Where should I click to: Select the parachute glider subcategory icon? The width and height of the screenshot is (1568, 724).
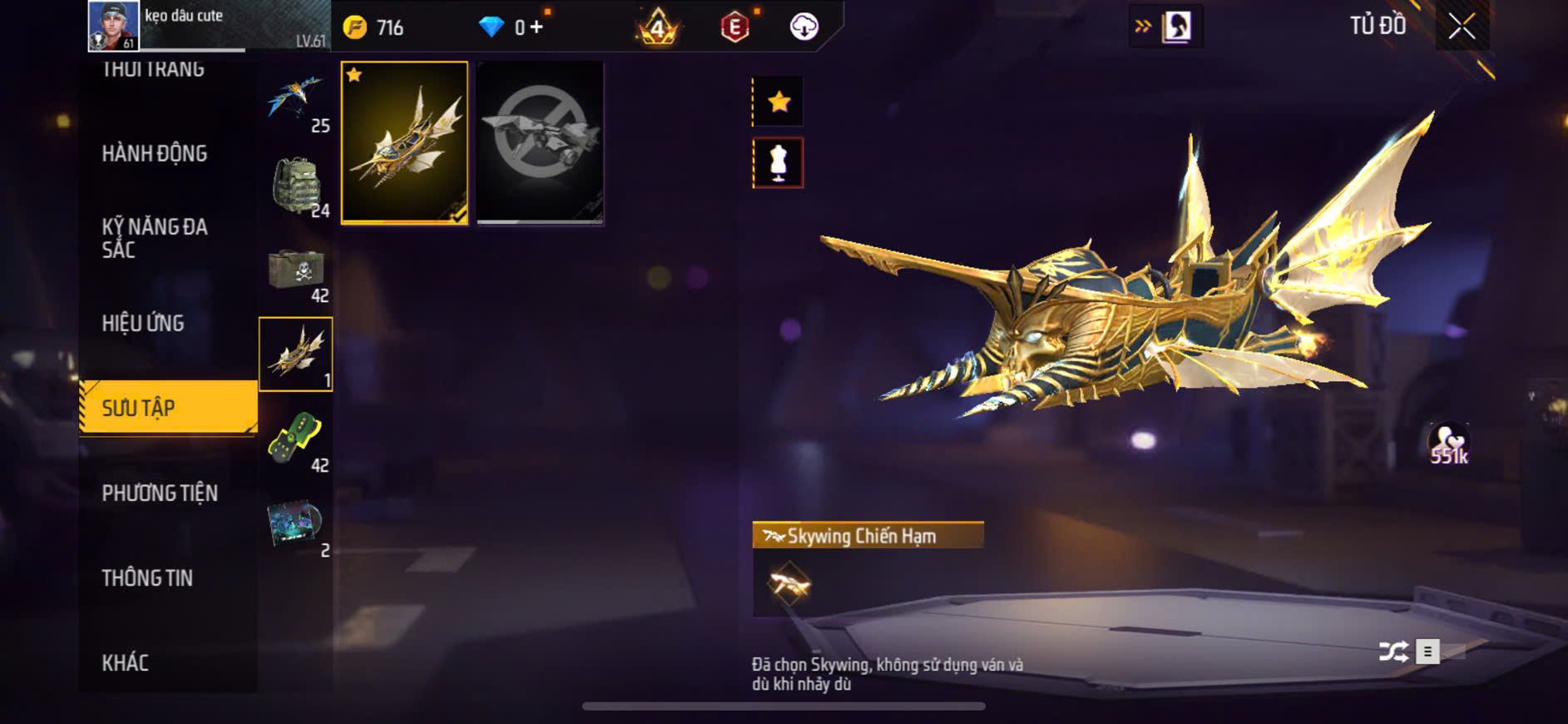click(295, 100)
